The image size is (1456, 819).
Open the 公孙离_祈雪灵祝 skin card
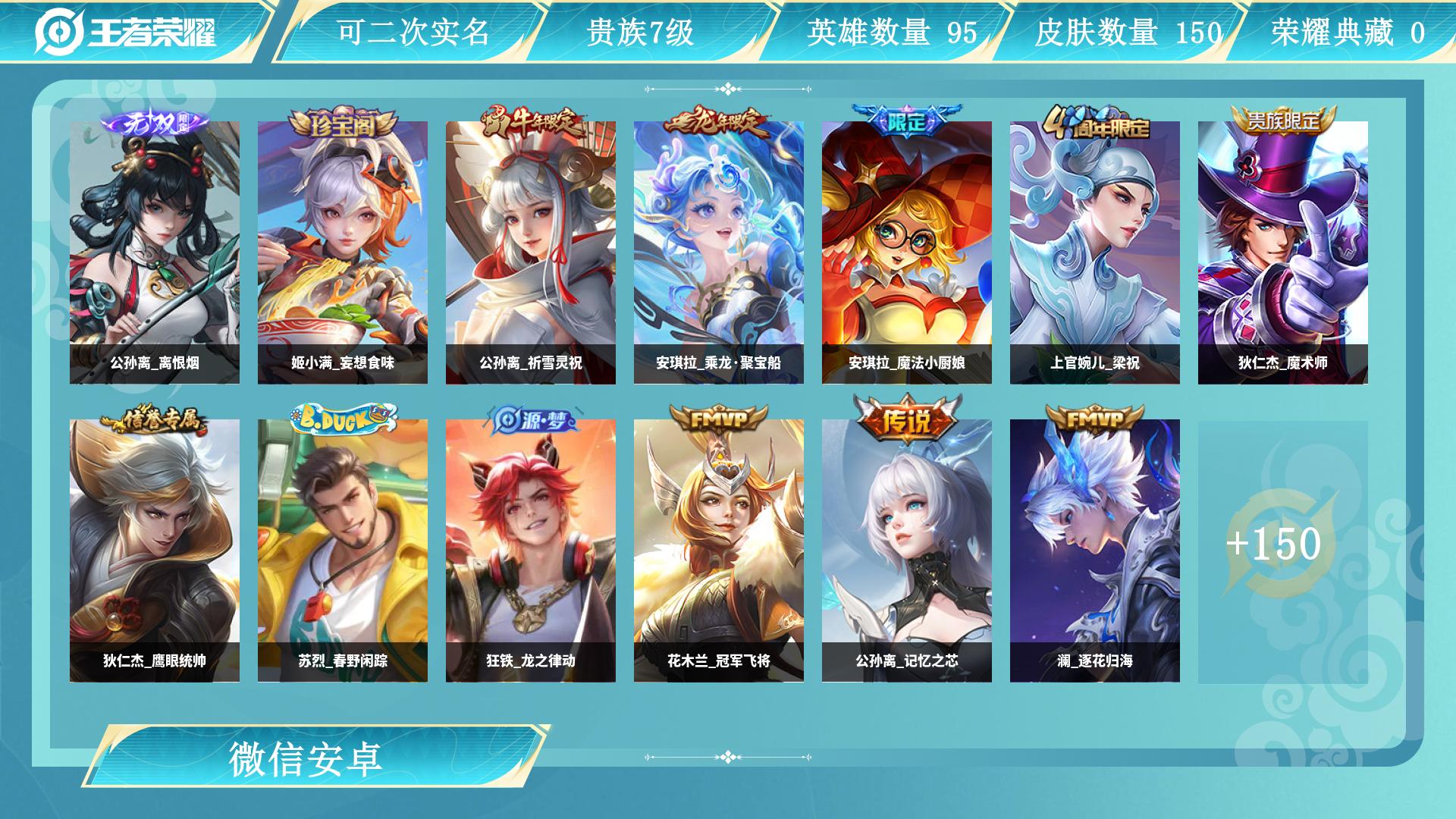click(531, 253)
